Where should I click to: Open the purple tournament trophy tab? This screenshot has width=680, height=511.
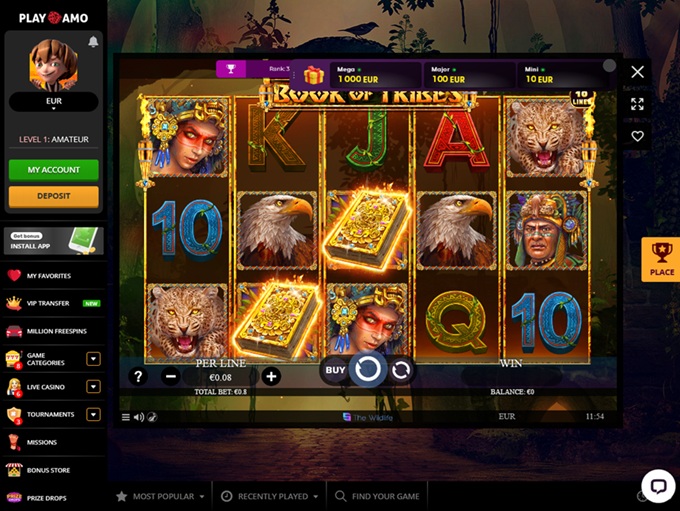coord(231,69)
